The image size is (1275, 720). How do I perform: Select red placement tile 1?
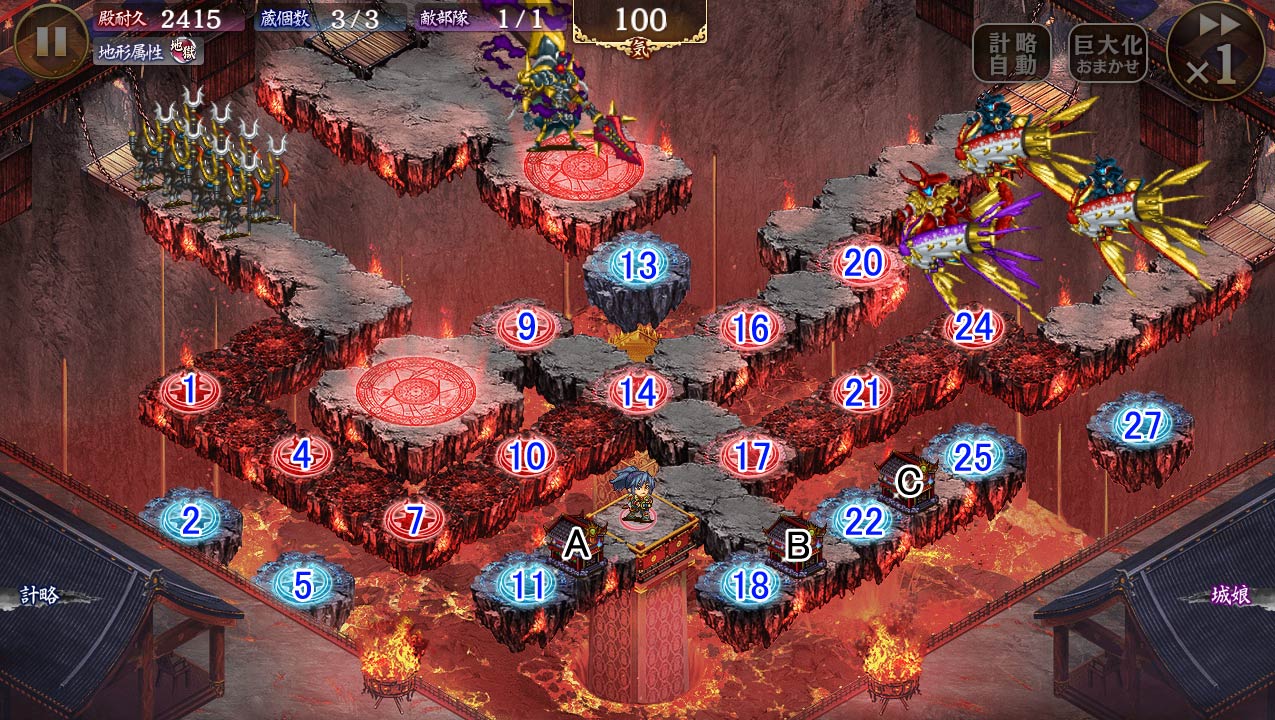point(189,391)
